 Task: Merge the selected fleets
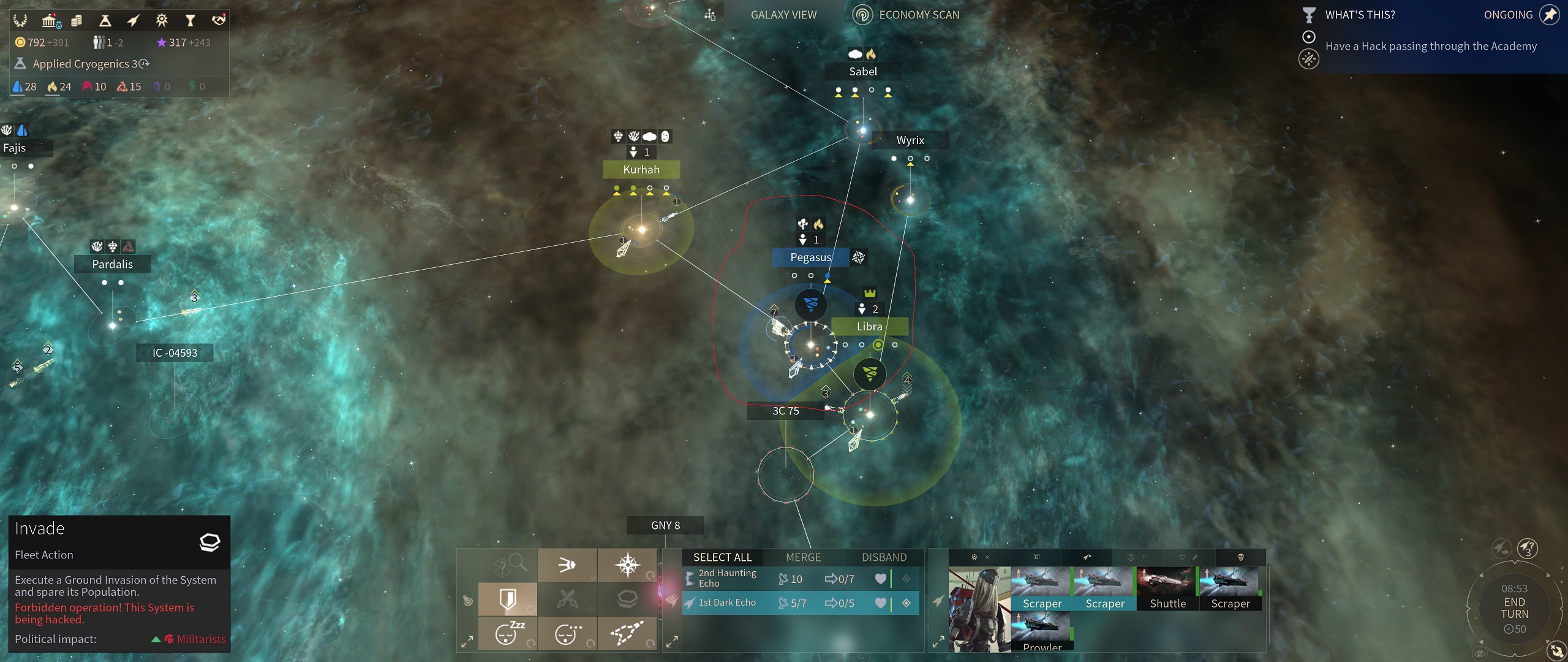point(803,557)
